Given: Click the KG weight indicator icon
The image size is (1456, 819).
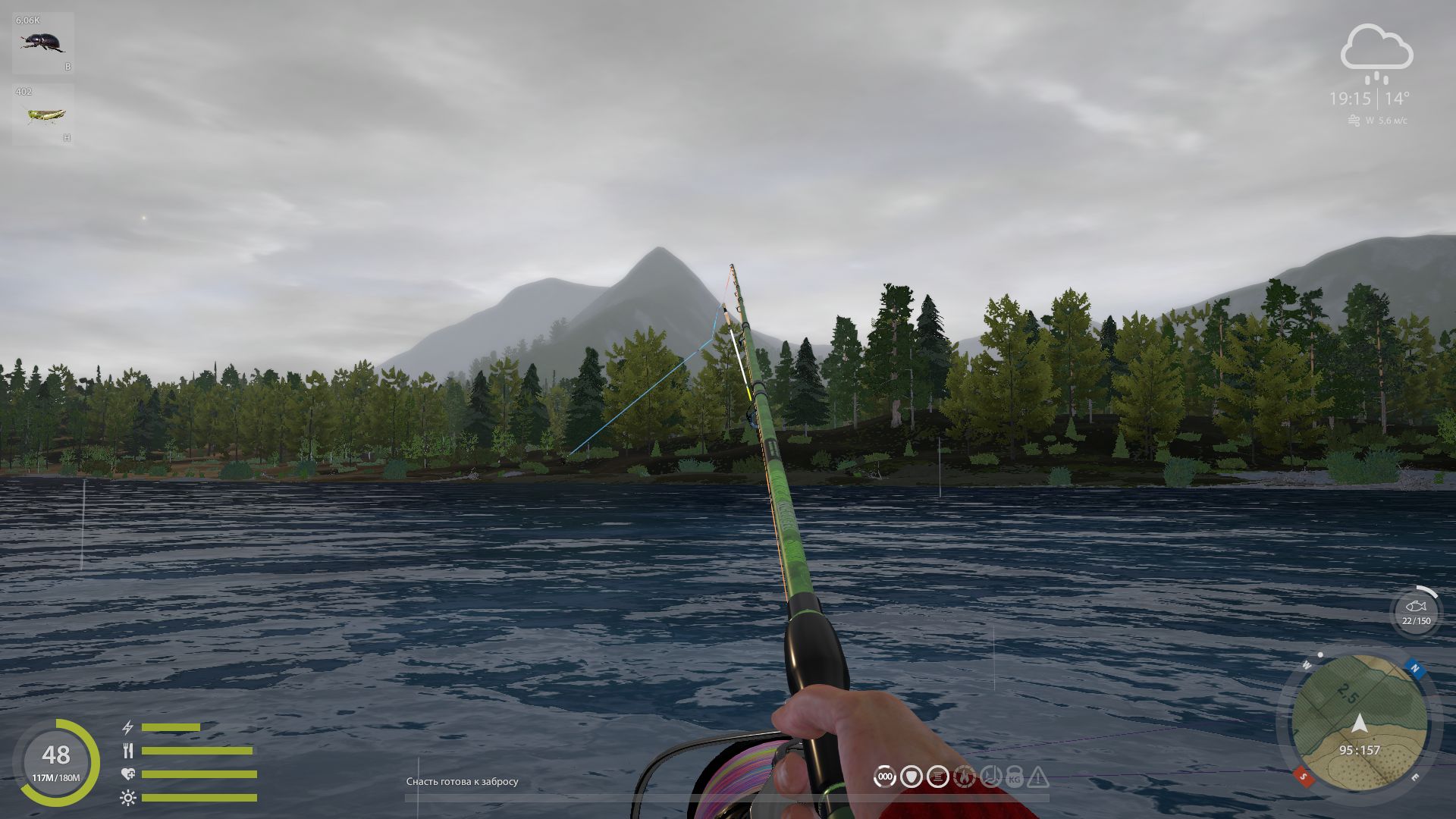Looking at the screenshot, I should (x=1014, y=776).
